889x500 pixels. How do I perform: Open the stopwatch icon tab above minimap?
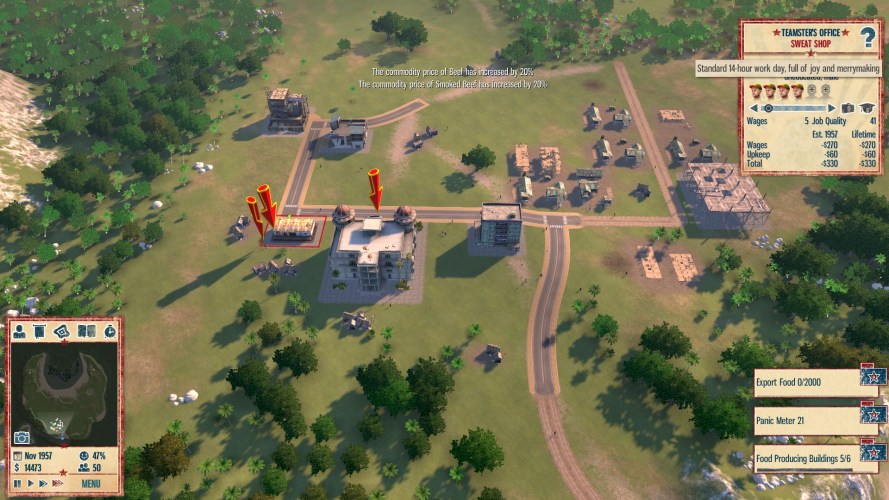[x=109, y=331]
